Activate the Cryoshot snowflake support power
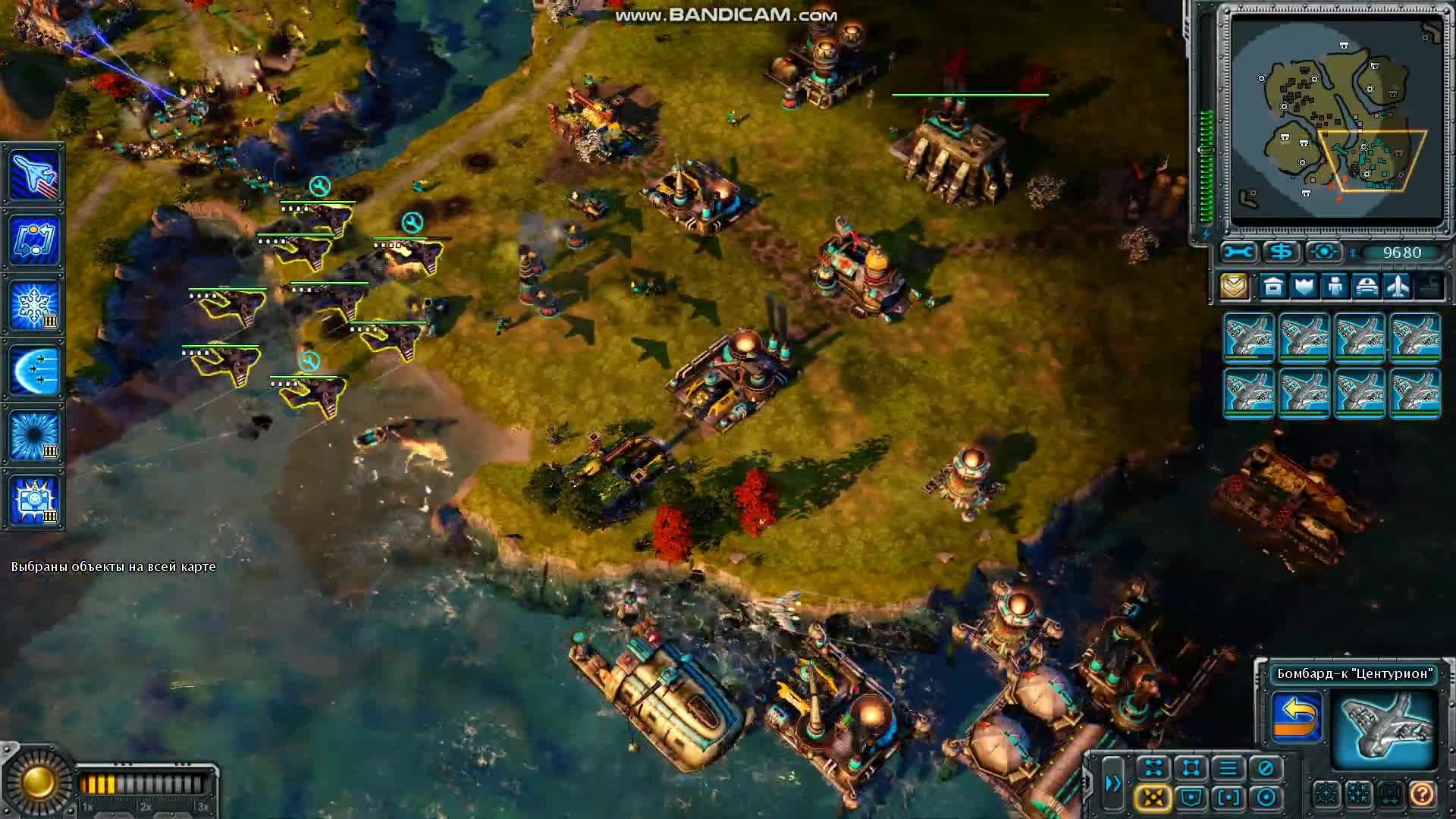The height and width of the screenshot is (819, 1456). click(x=34, y=303)
